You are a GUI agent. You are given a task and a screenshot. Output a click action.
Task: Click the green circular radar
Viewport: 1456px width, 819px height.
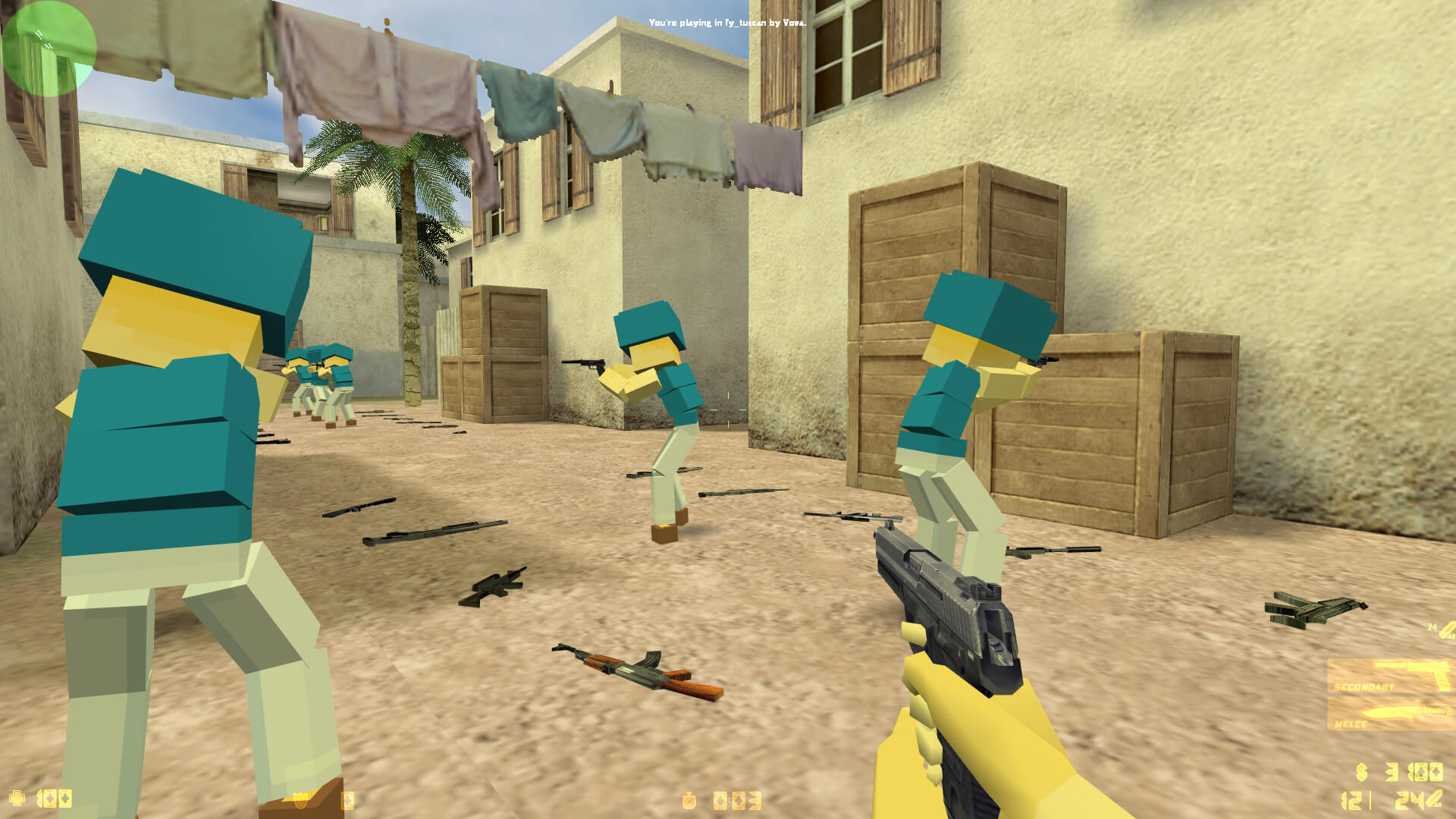[49, 49]
